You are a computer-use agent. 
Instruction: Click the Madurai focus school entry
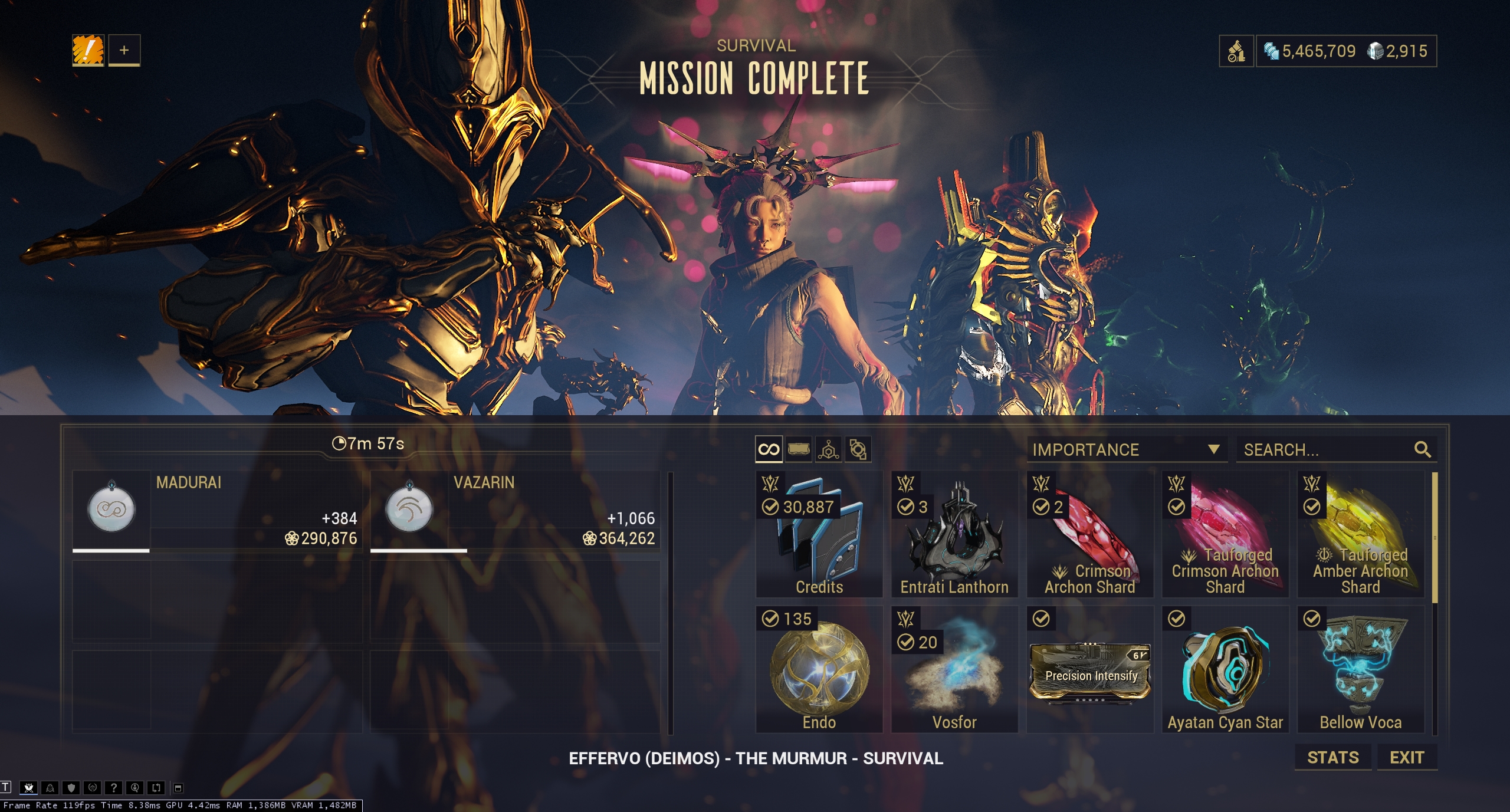[x=216, y=510]
